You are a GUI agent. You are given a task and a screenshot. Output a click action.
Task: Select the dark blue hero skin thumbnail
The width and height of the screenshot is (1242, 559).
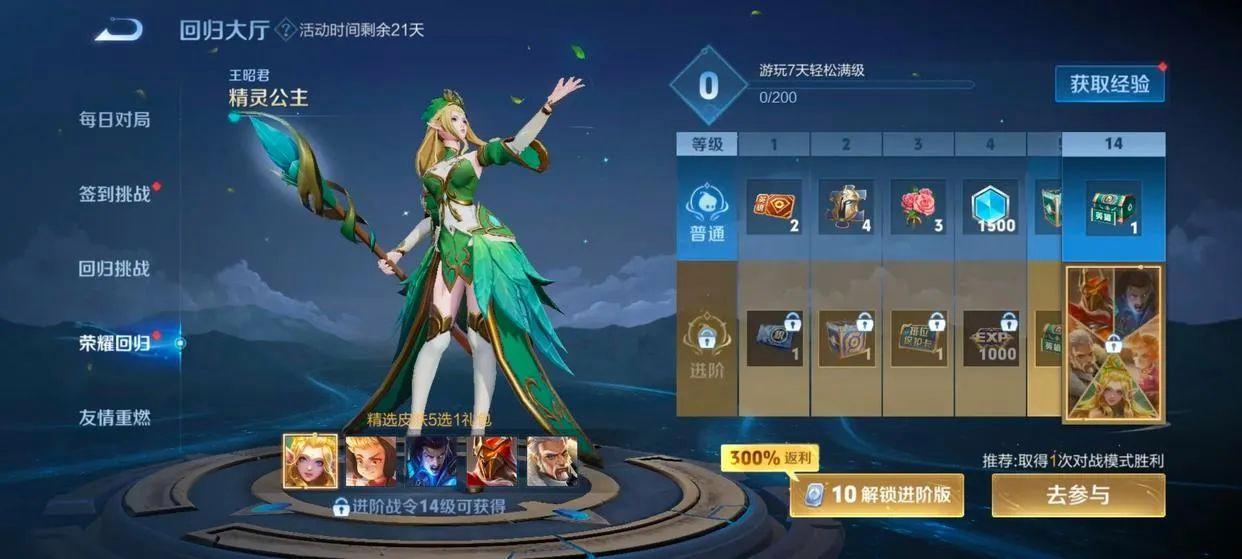432,461
